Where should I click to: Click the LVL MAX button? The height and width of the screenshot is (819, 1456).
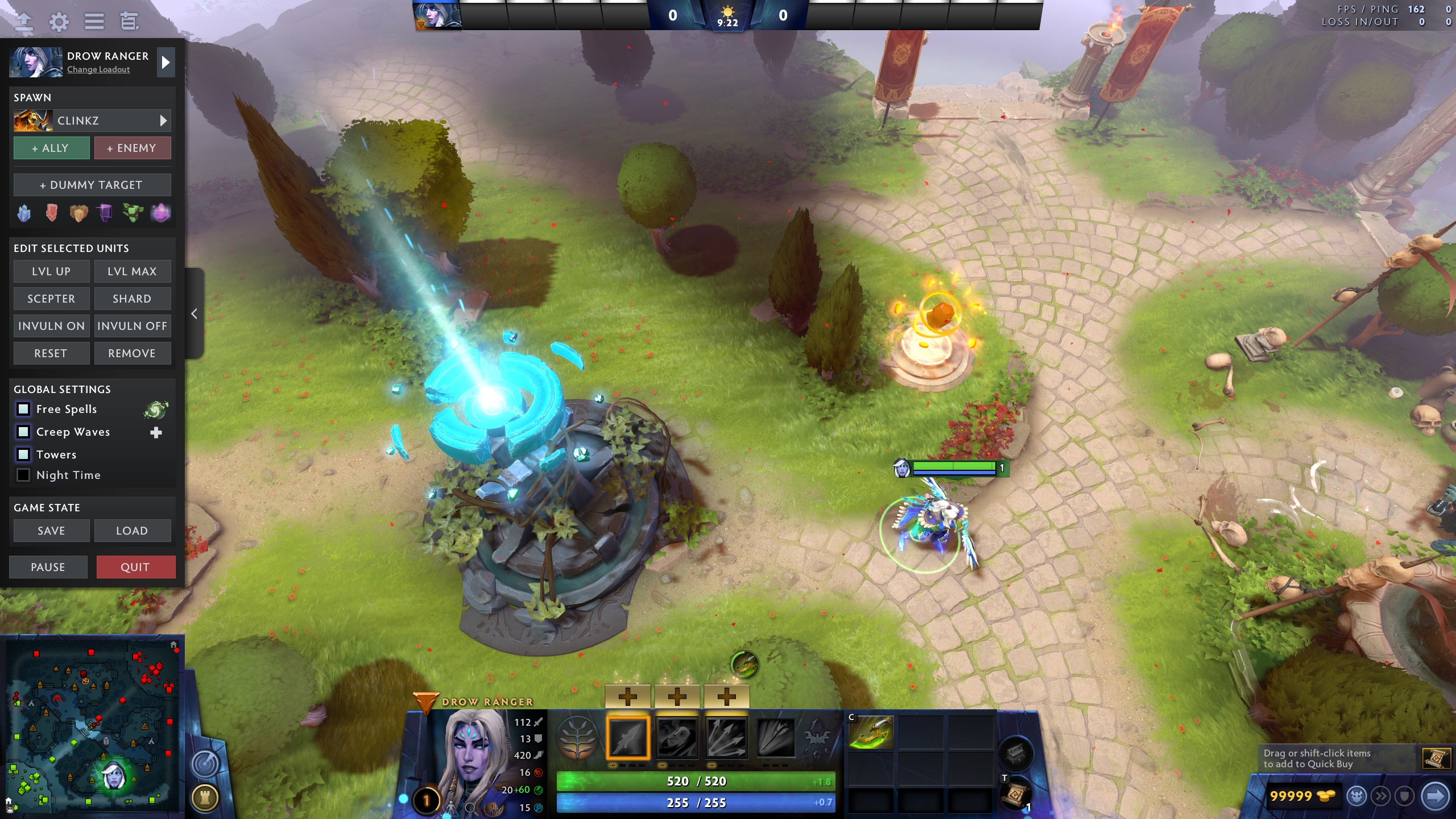132,271
